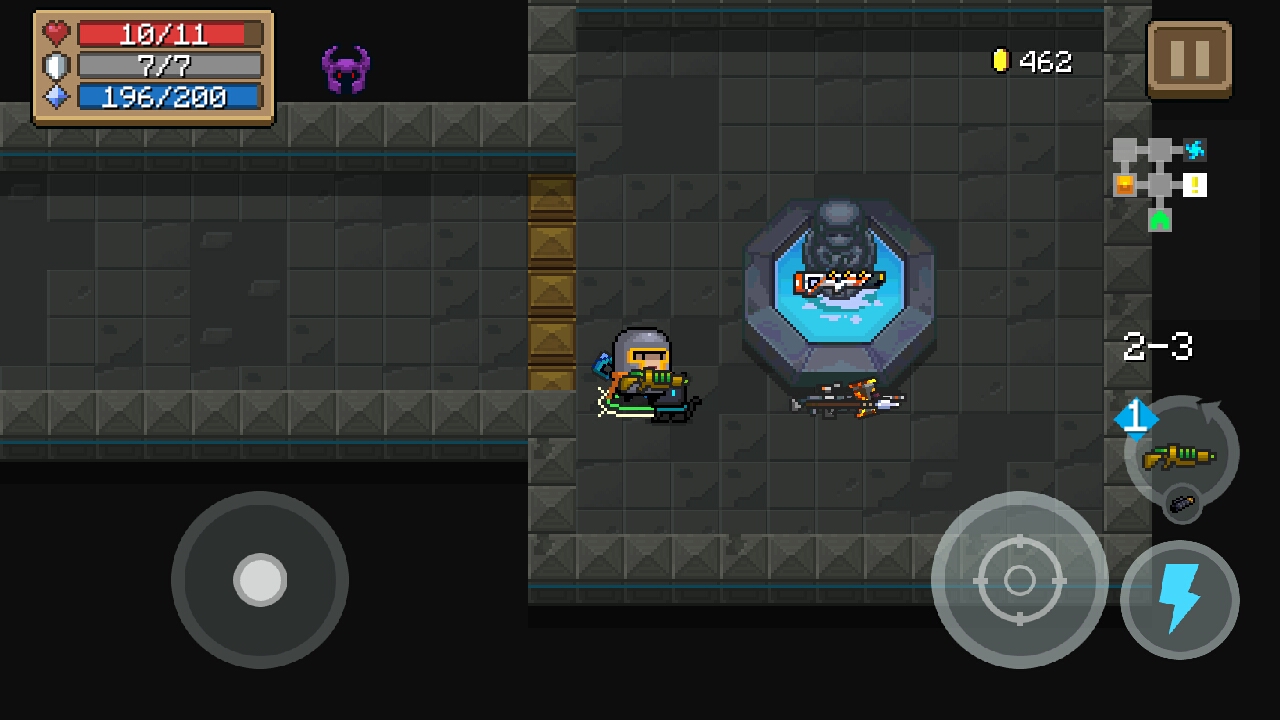Open the dungeon minimap
Image resolution: width=1280 pixels, height=720 pixels.
[1160, 184]
